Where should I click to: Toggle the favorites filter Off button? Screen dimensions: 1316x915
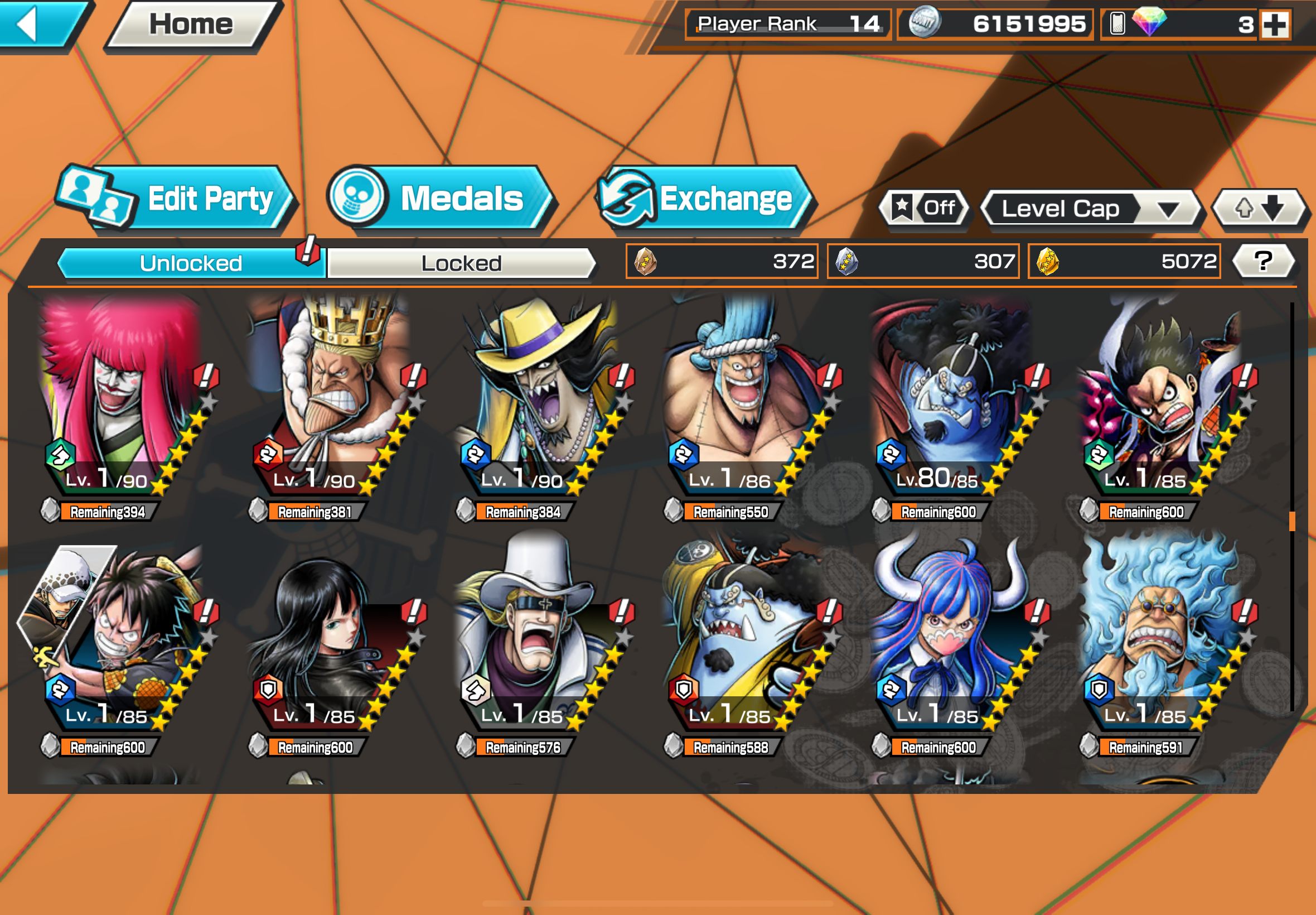point(923,208)
